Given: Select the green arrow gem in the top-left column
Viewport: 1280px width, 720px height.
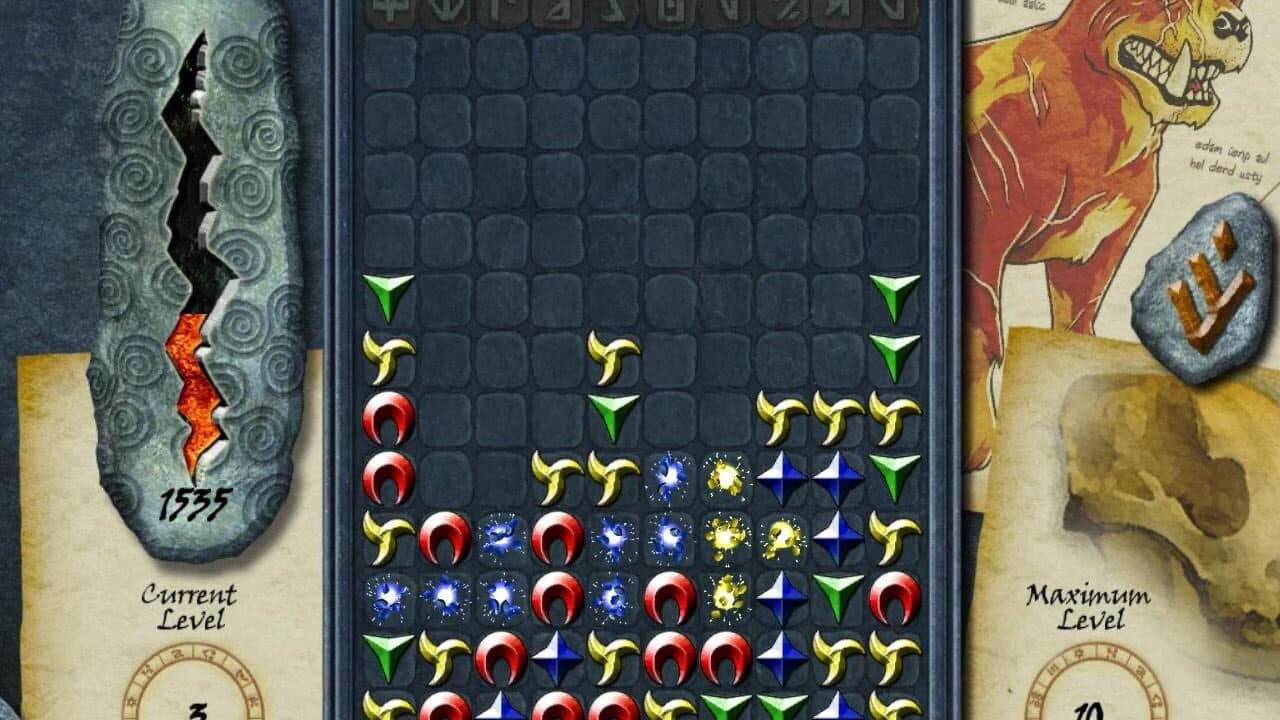Looking at the screenshot, I should (x=388, y=293).
